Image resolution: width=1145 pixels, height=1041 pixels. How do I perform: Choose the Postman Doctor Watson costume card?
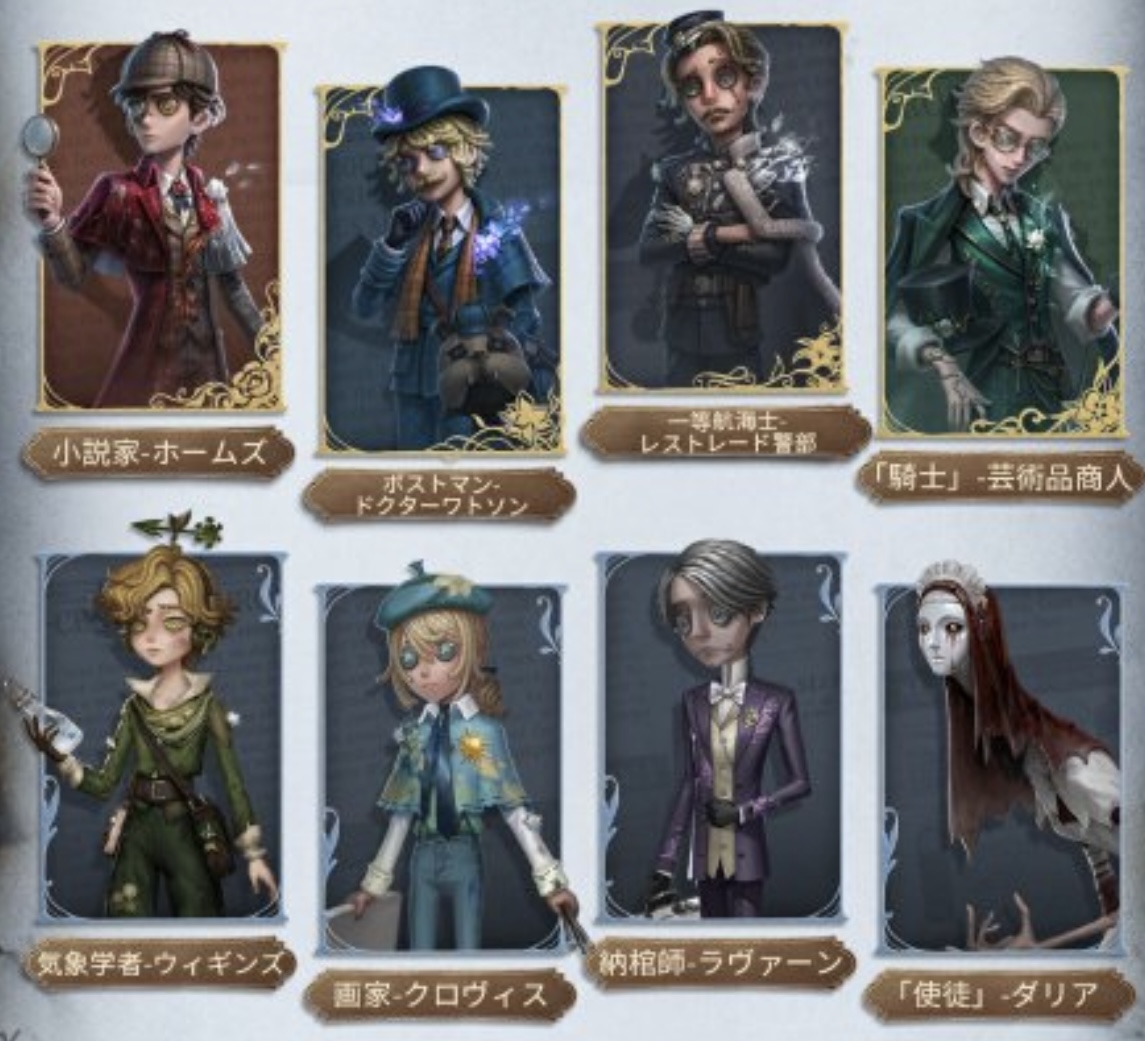coord(441,268)
